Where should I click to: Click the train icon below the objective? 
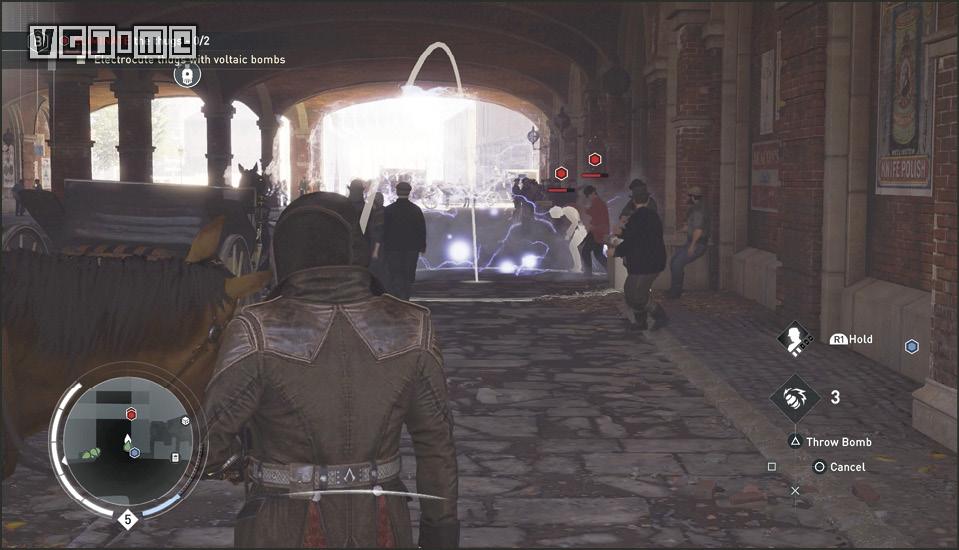(x=185, y=74)
